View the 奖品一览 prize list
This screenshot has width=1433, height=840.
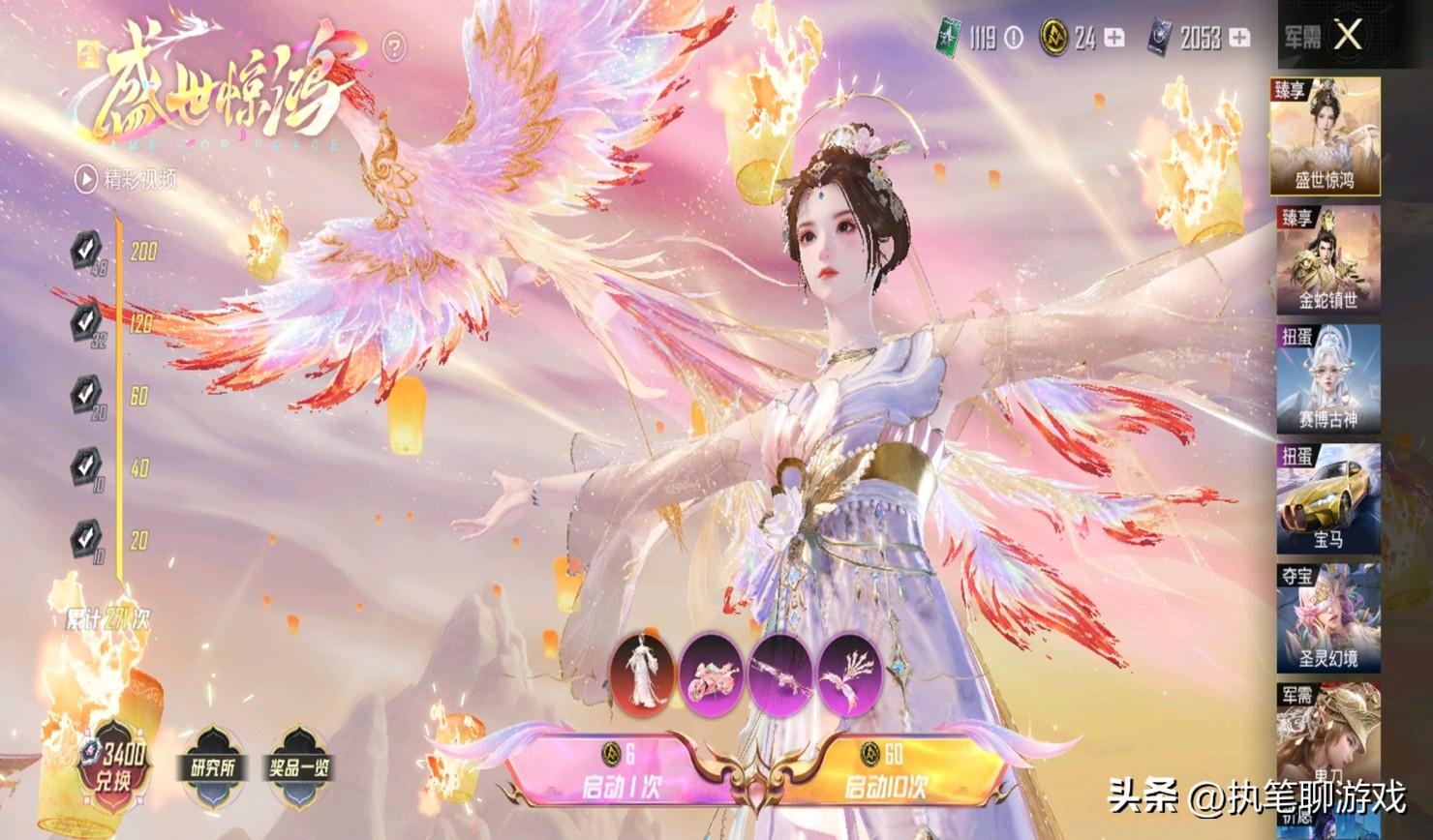pyautogui.click(x=298, y=768)
